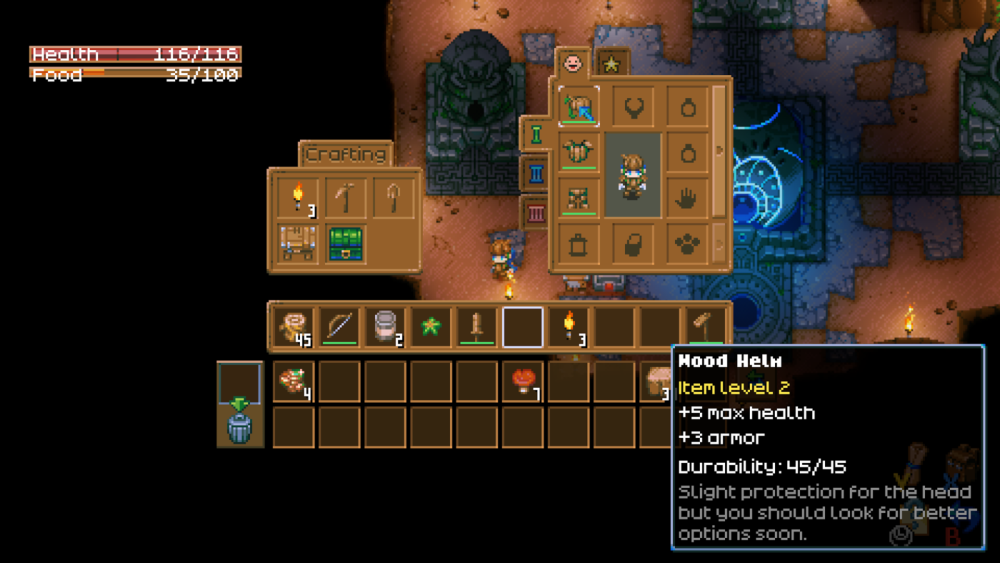Select the Wood Helm equipment slot

tap(579, 106)
